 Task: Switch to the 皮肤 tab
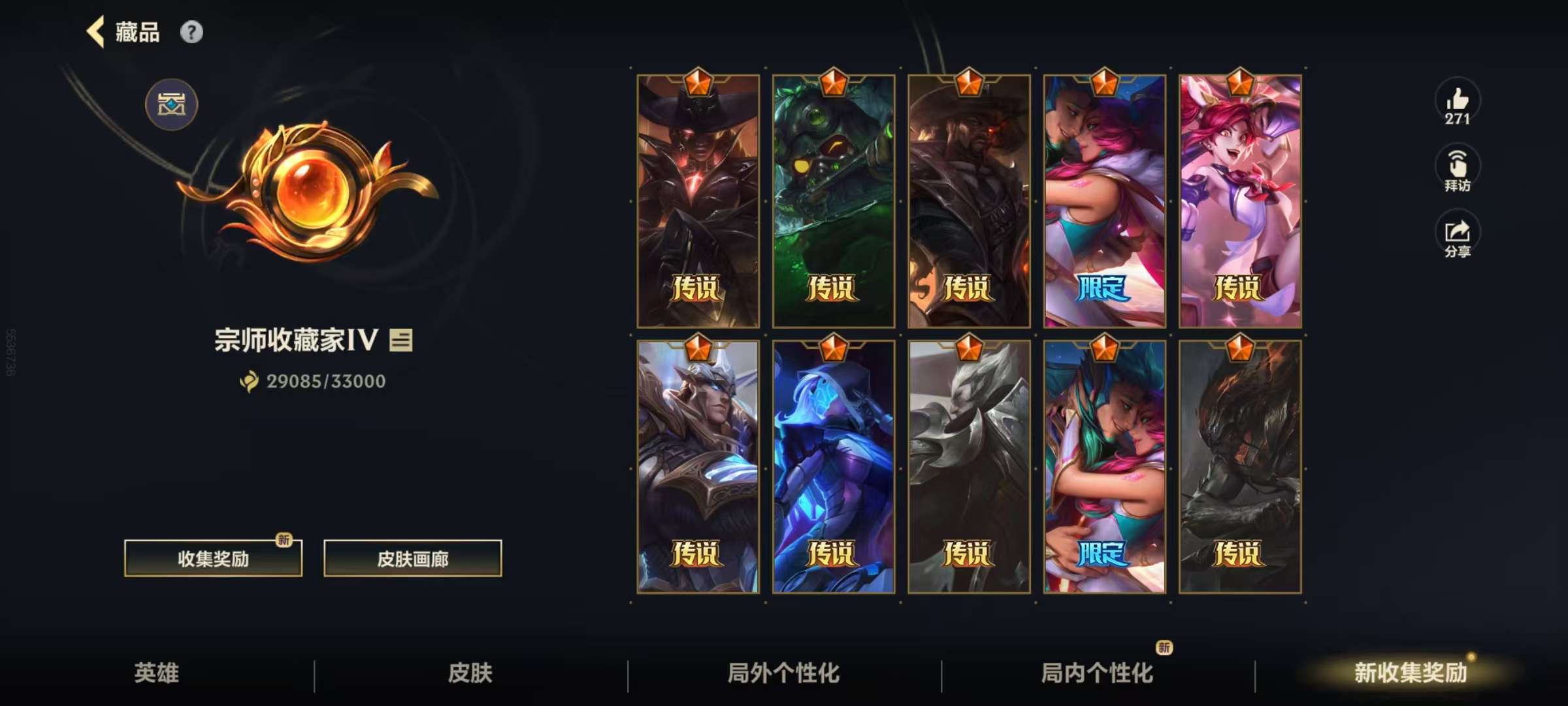click(470, 673)
